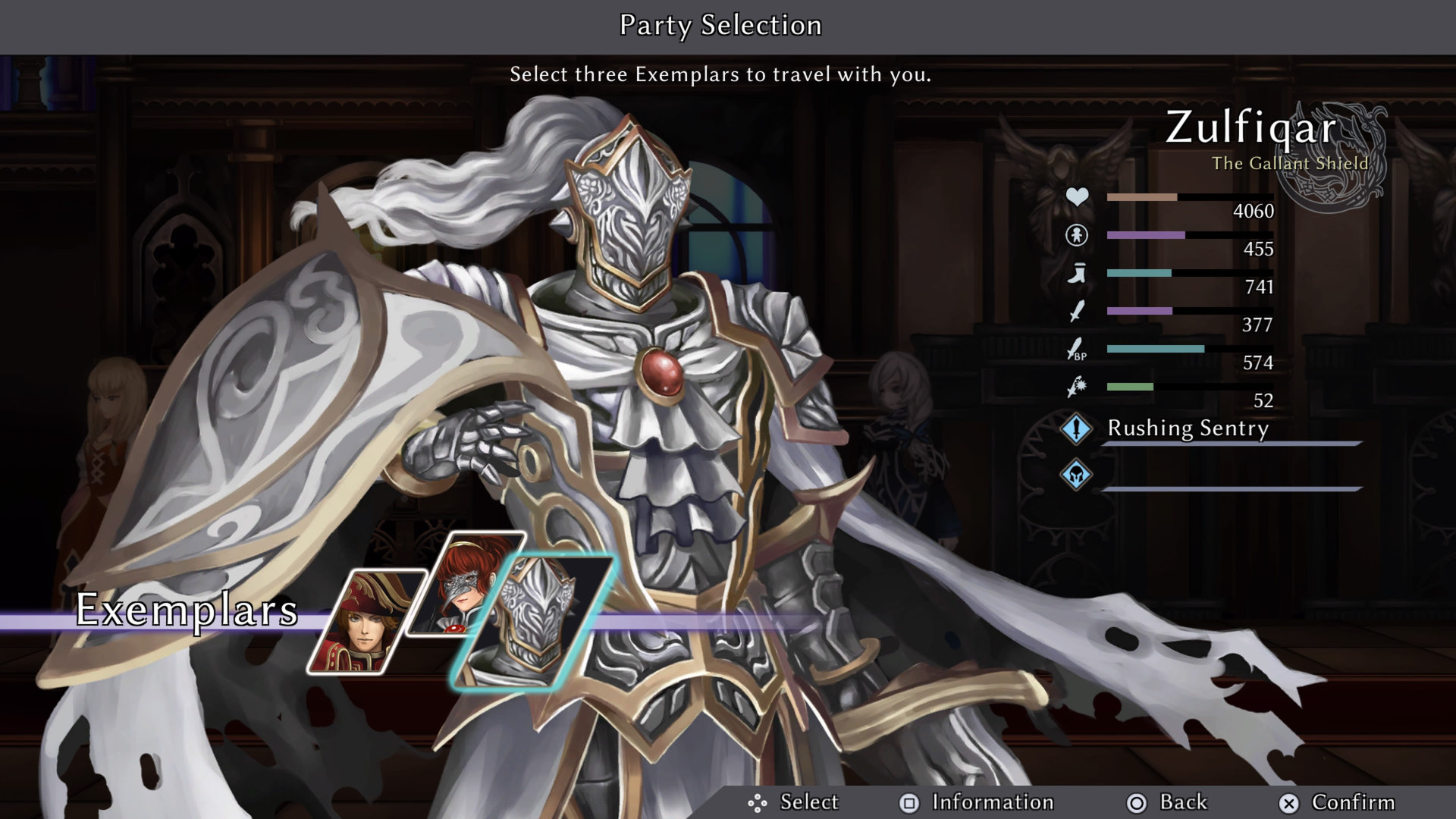Pick Zulfiqar's armored helmet portrait
Screen dimensions: 1456x819
533,622
